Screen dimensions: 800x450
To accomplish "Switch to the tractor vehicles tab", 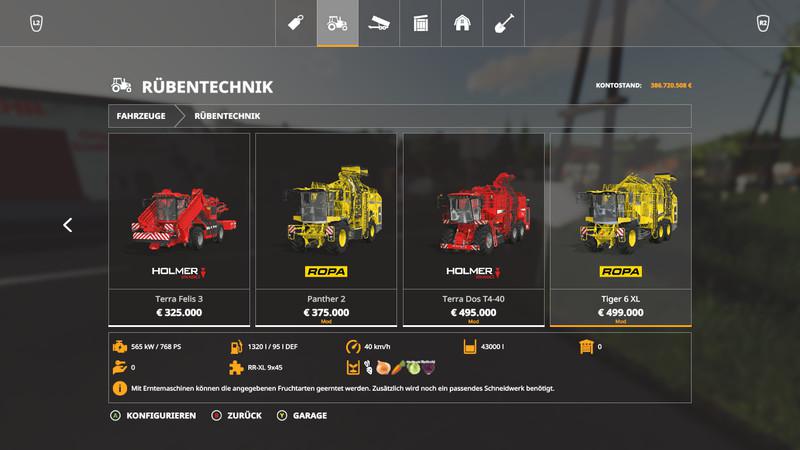I will [338, 23].
